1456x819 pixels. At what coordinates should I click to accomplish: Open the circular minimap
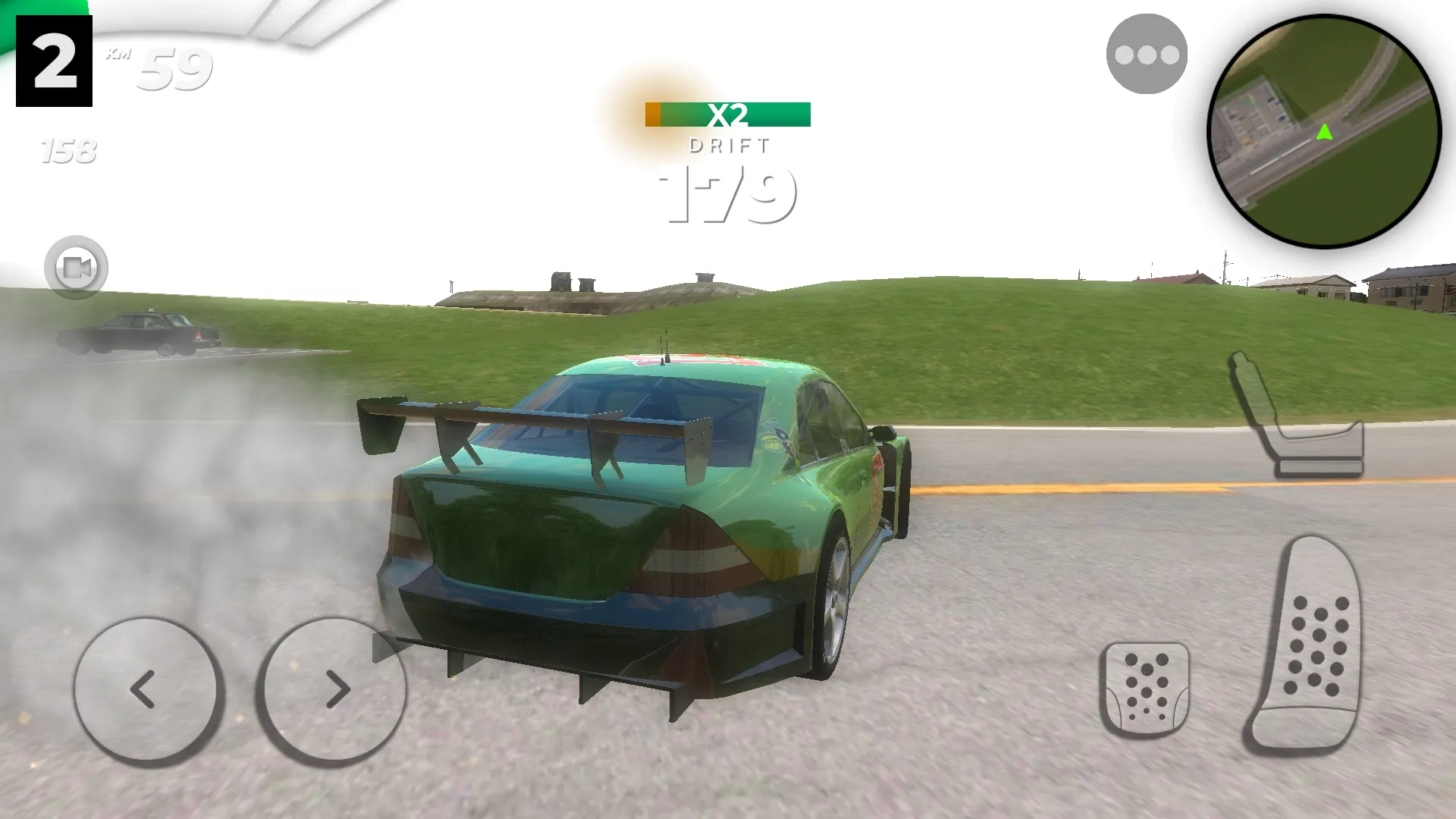(1323, 132)
